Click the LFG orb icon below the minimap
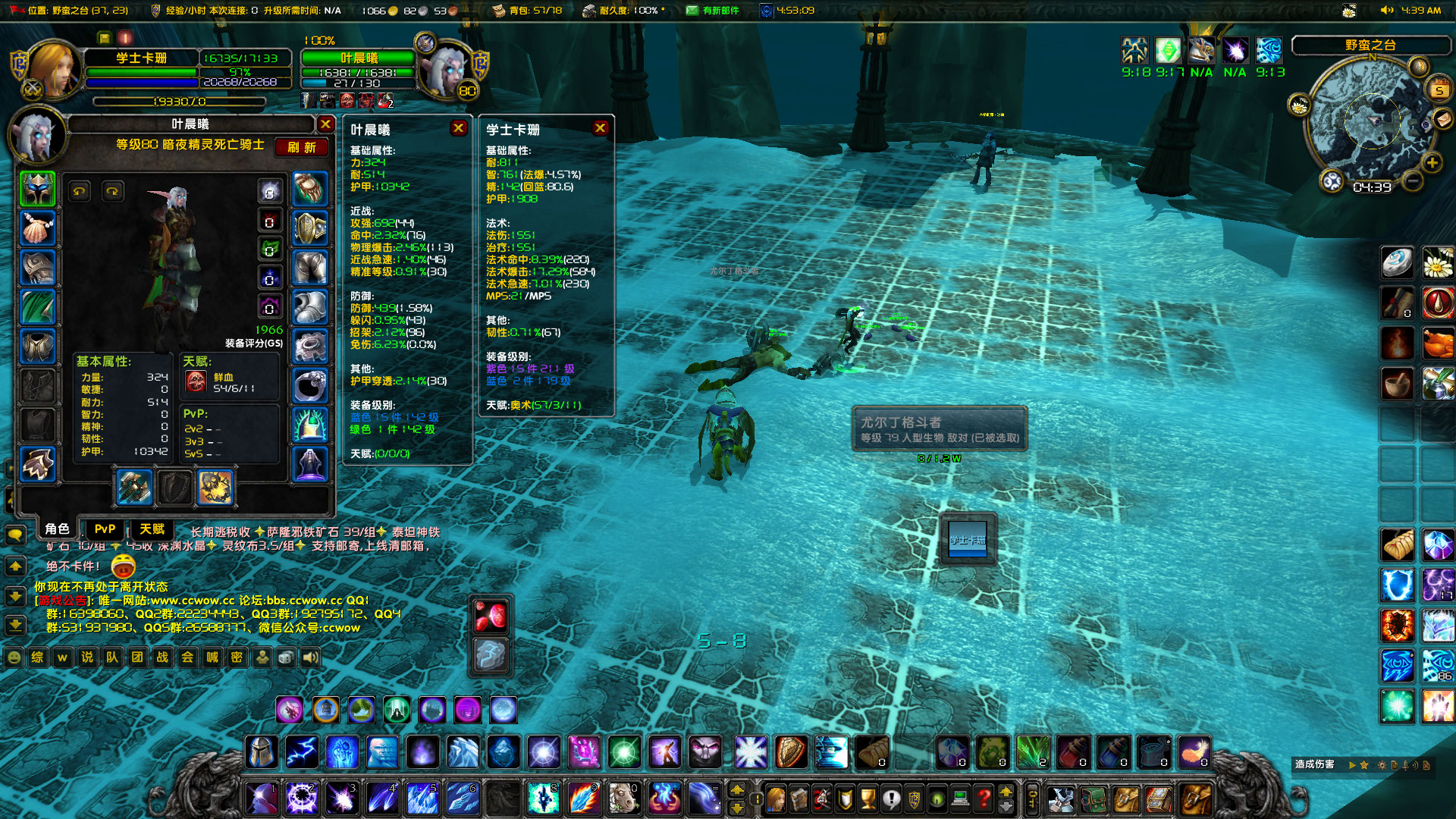Viewport: 1456px width, 819px height. 1332,181
